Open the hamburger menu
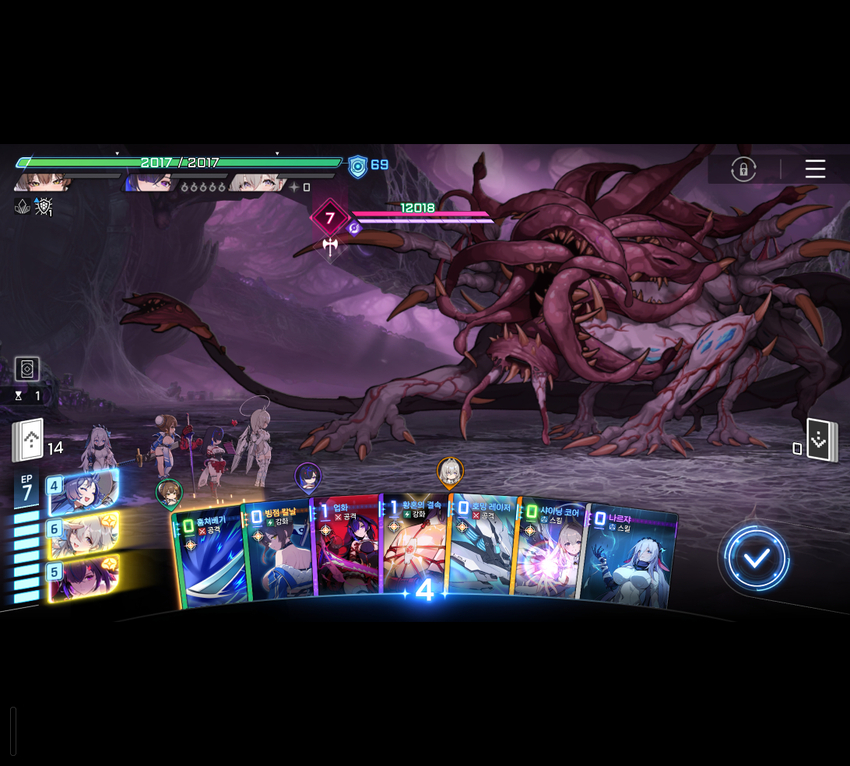Screen dimensions: 850x766 [x=815, y=169]
